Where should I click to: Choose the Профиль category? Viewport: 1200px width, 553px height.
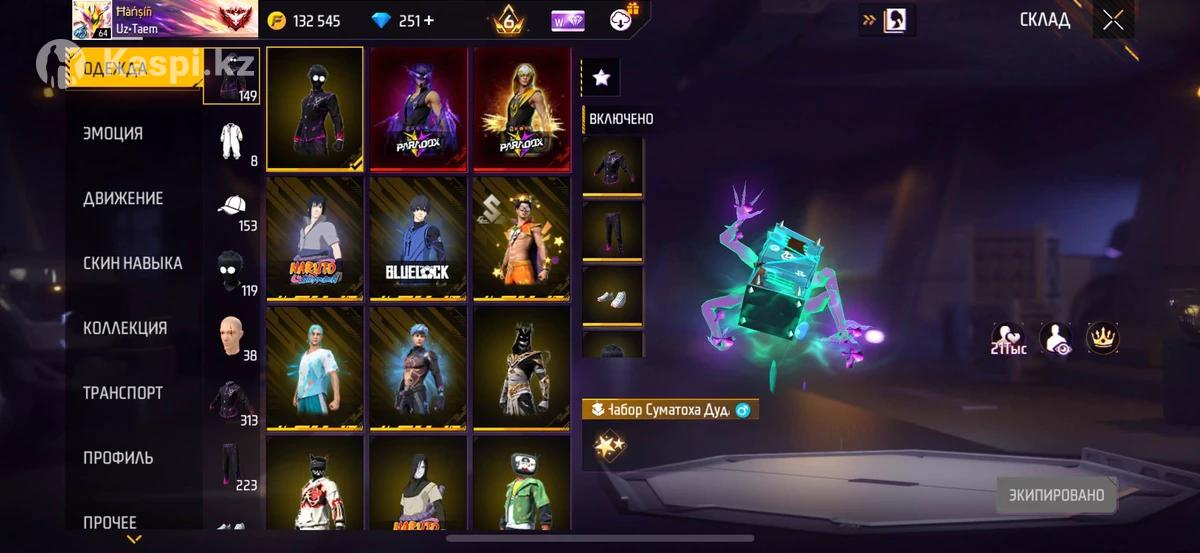click(118, 458)
